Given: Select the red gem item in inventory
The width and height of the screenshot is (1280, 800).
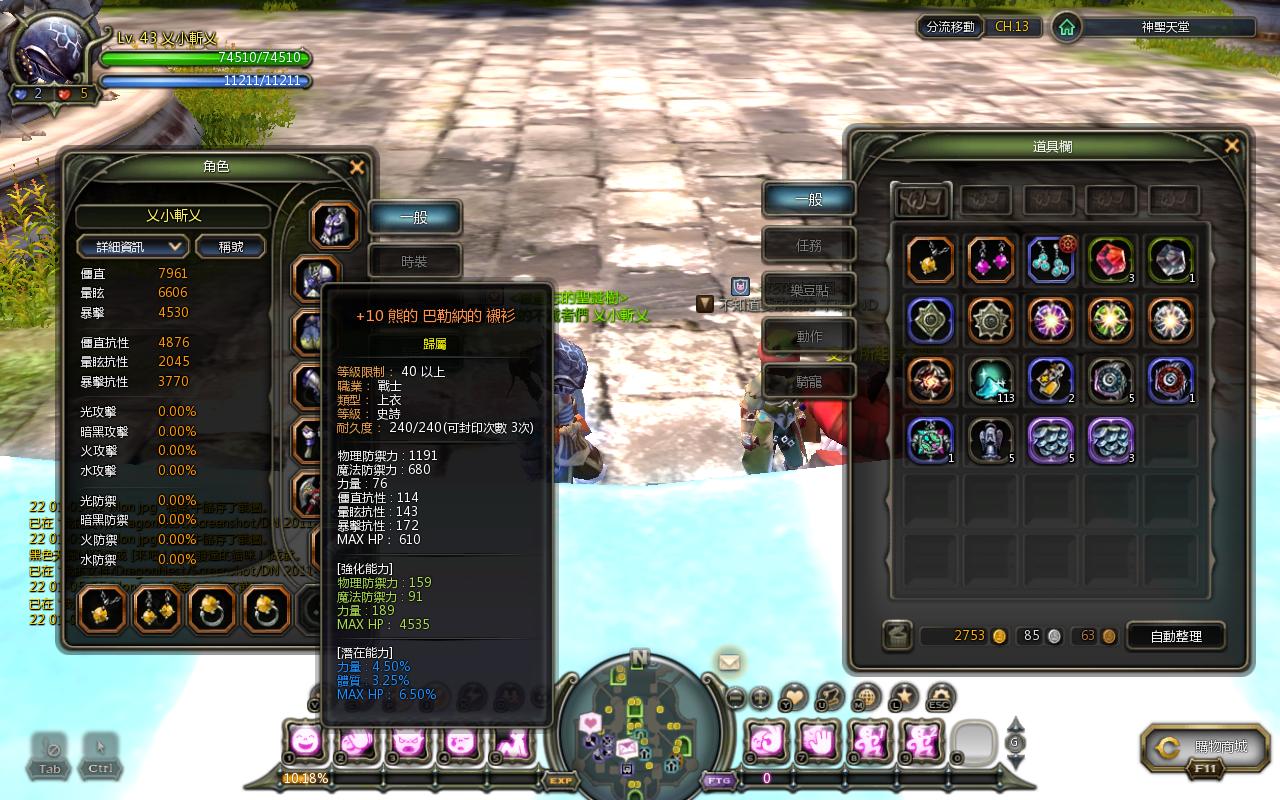Looking at the screenshot, I should [1110, 260].
